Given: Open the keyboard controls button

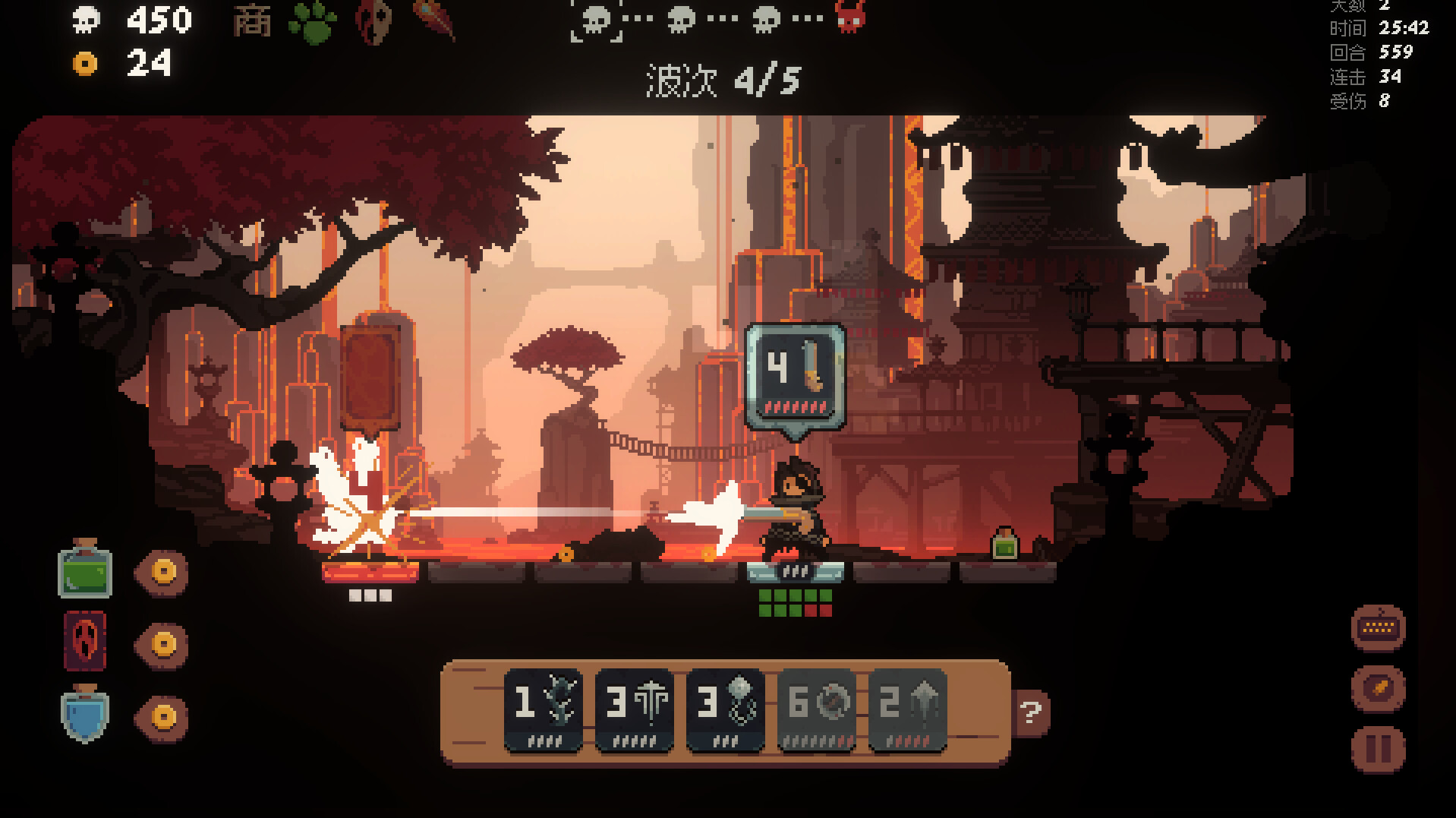Looking at the screenshot, I should pyautogui.click(x=1378, y=627).
